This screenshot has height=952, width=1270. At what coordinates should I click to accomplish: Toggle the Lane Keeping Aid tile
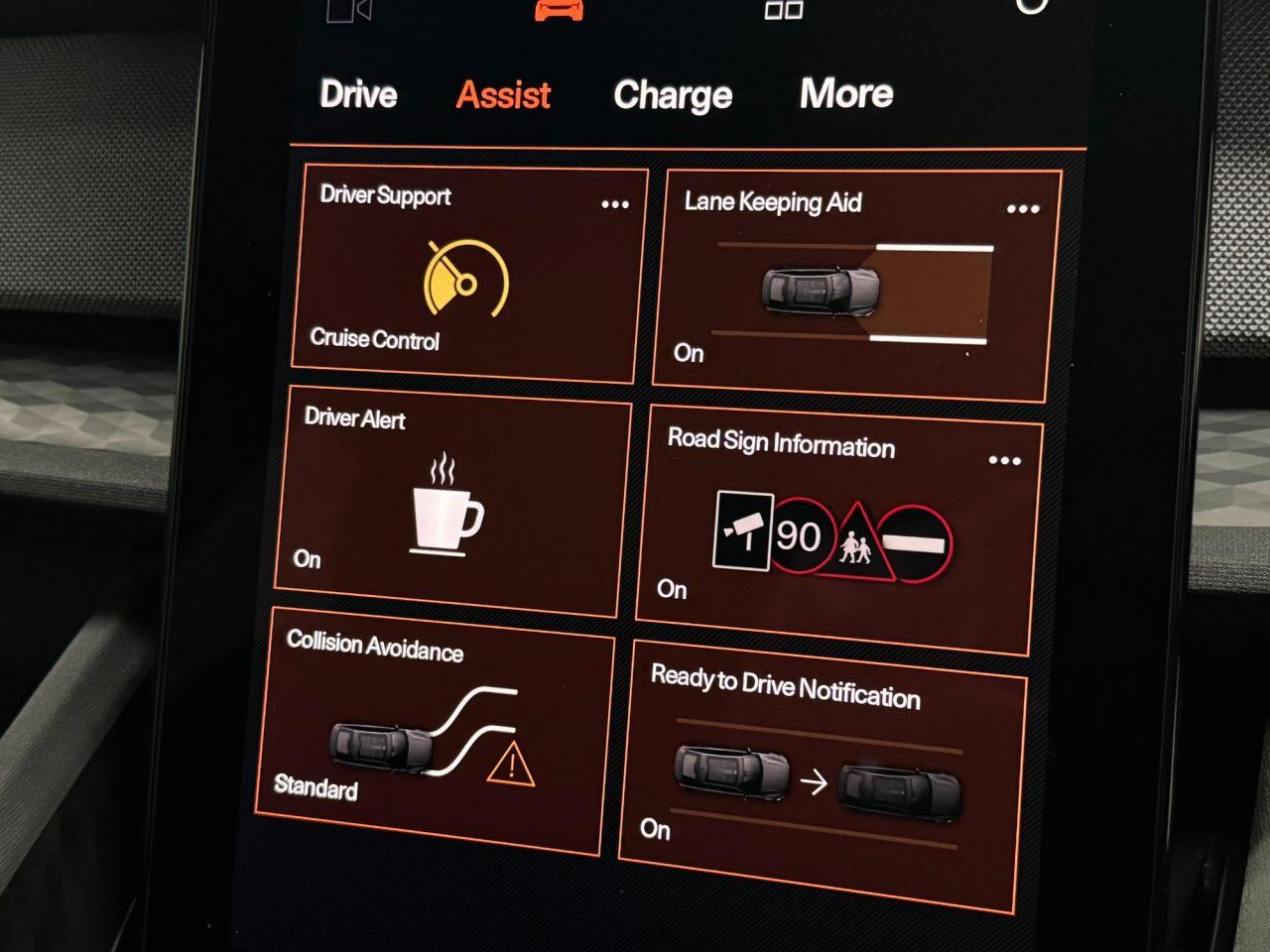(x=853, y=290)
